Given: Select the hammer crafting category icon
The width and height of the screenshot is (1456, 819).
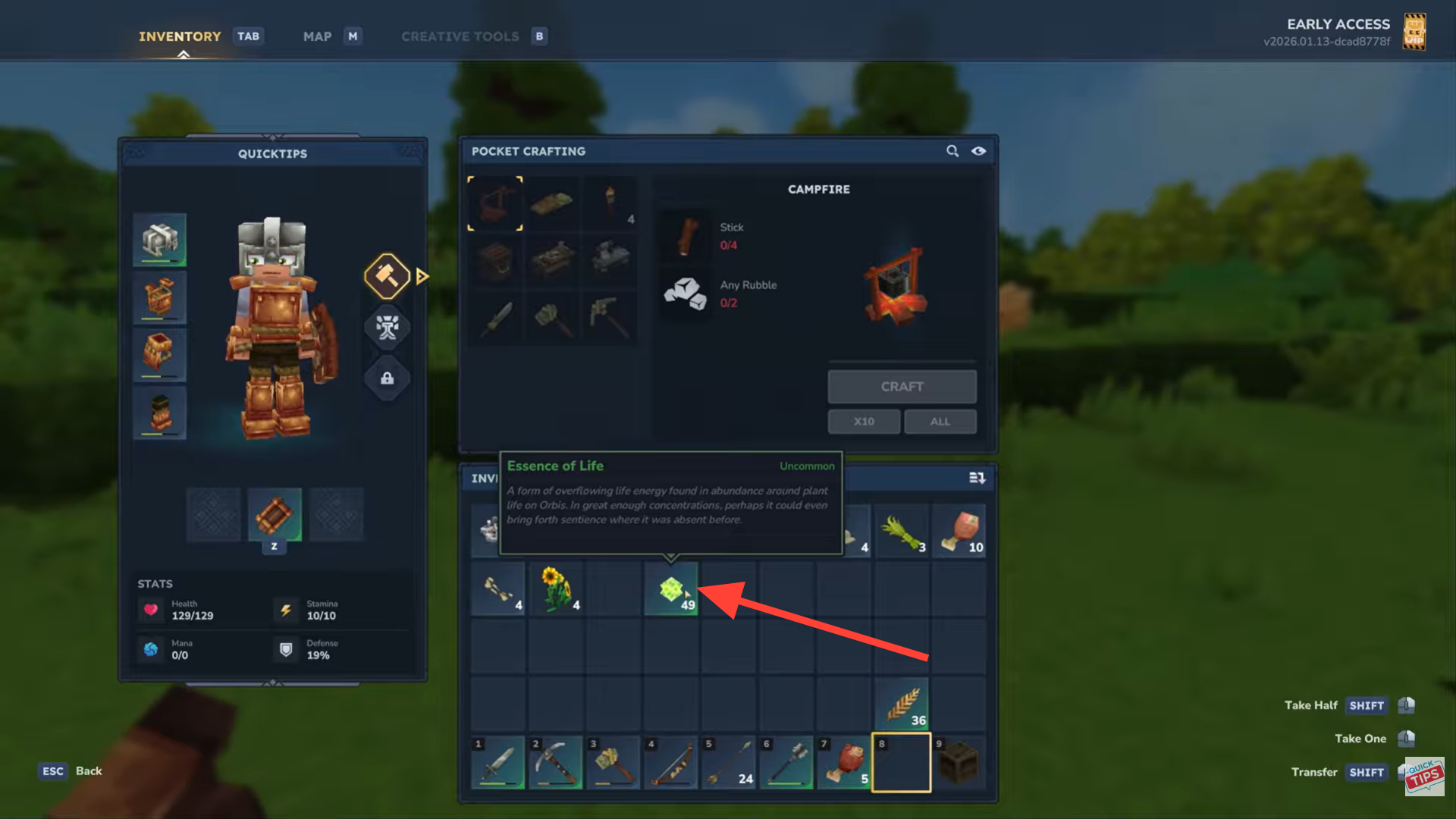Looking at the screenshot, I should [387, 275].
